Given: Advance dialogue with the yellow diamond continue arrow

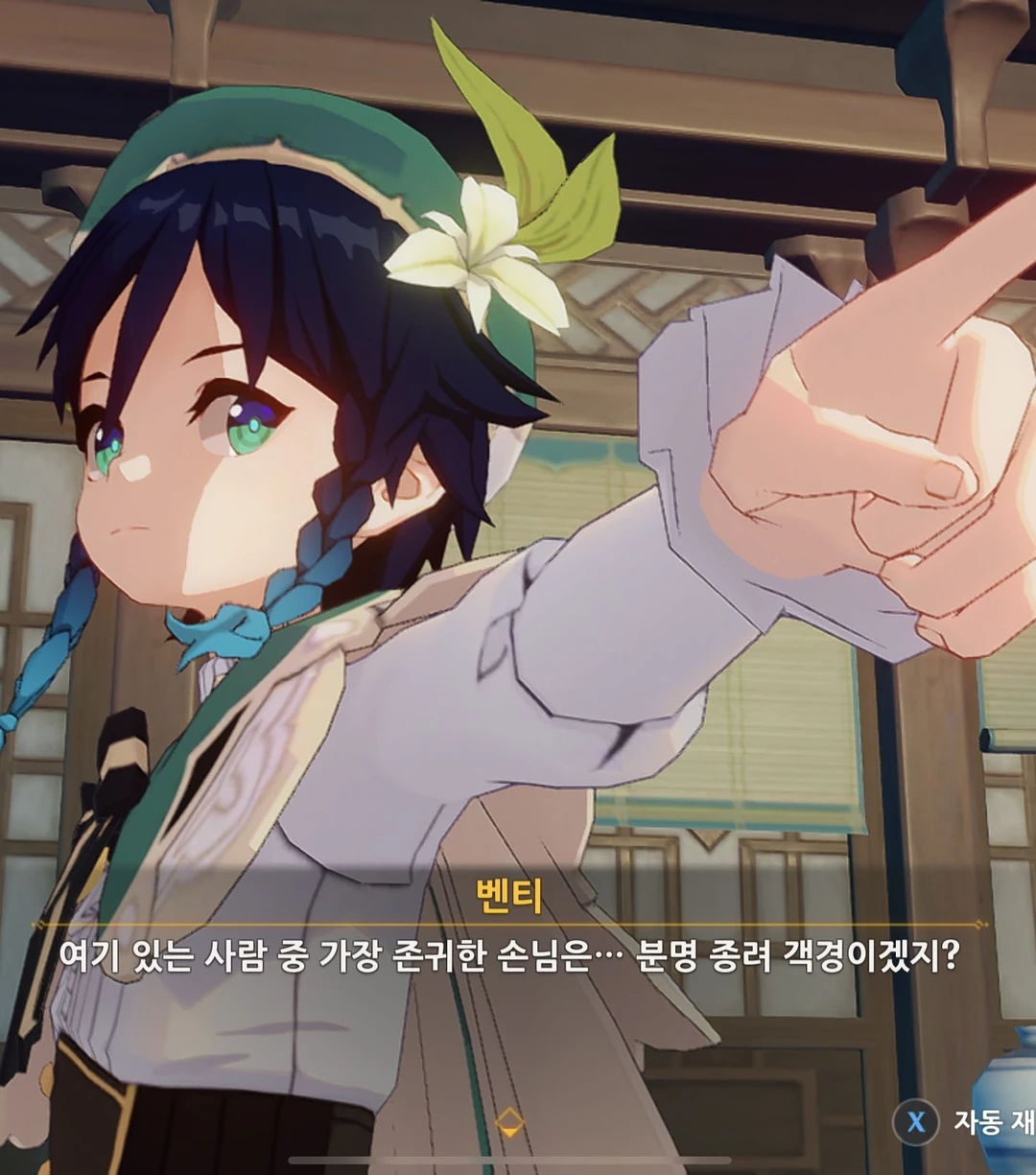Looking at the screenshot, I should click(x=509, y=1121).
